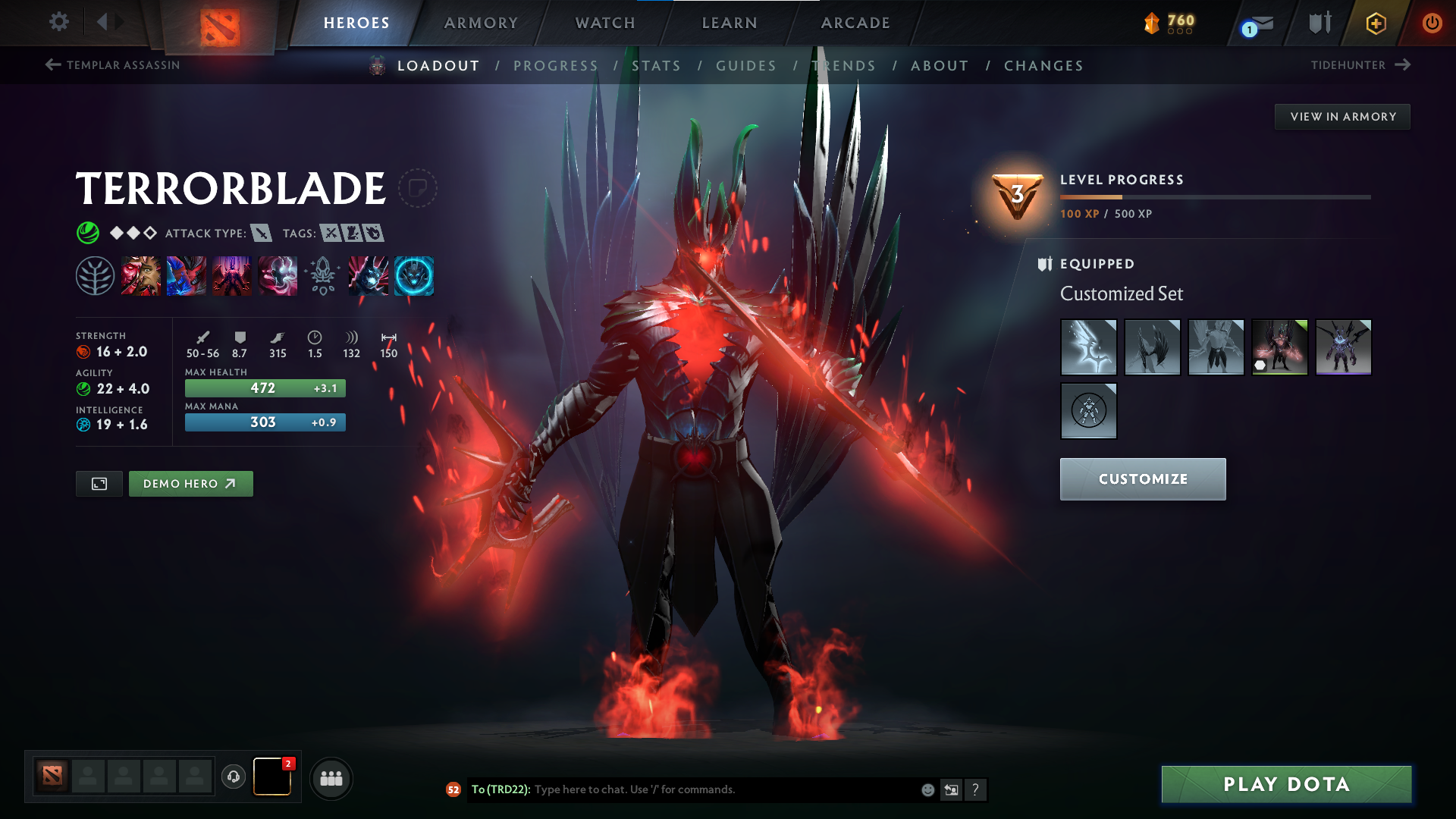View the Metamorphosis ability icon
This screenshot has height=819, width=1456.
coord(232,275)
